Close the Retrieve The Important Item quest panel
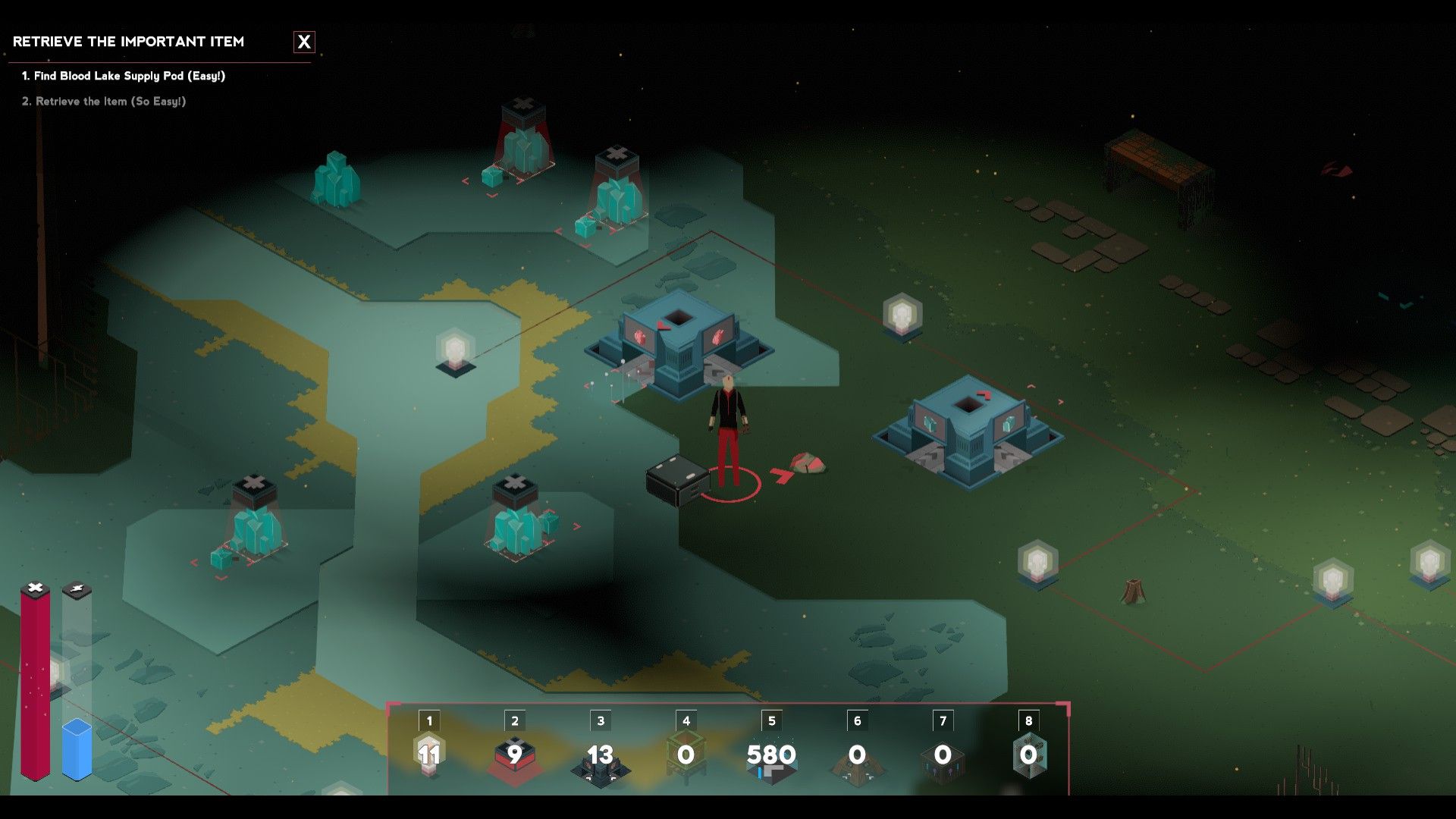The image size is (1456, 819). coord(305,42)
